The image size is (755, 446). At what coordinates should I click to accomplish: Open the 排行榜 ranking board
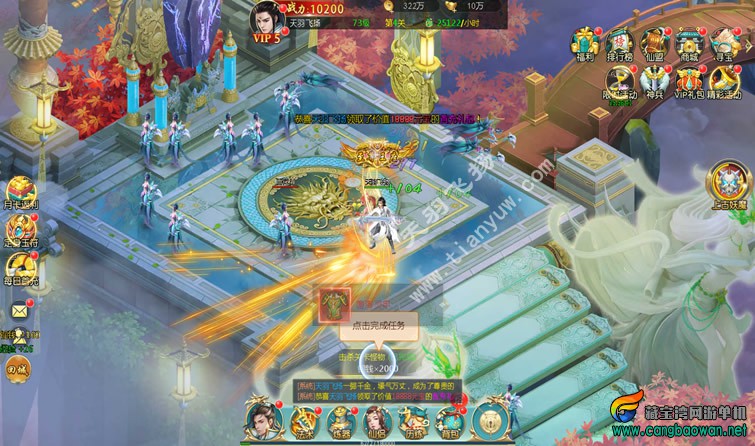click(619, 43)
